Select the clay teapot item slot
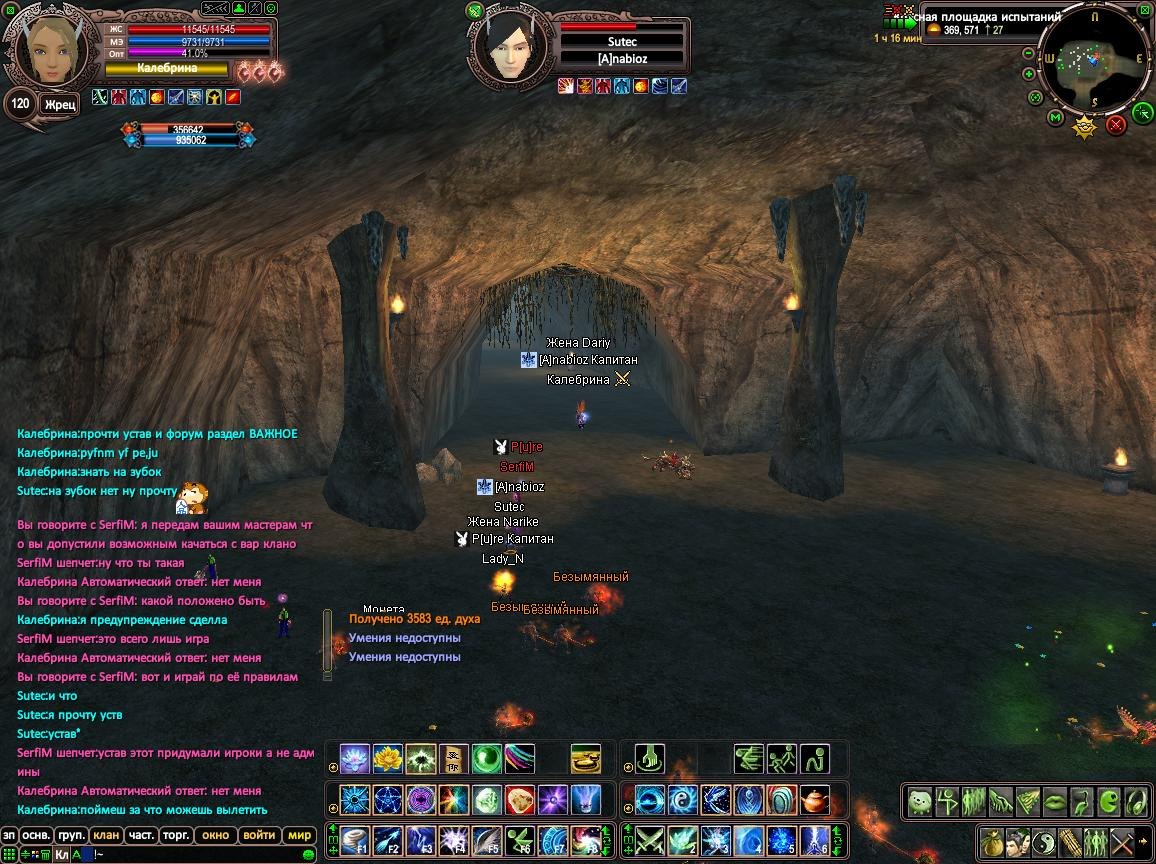Image resolution: width=1156 pixels, height=864 pixels. [816, 800]
